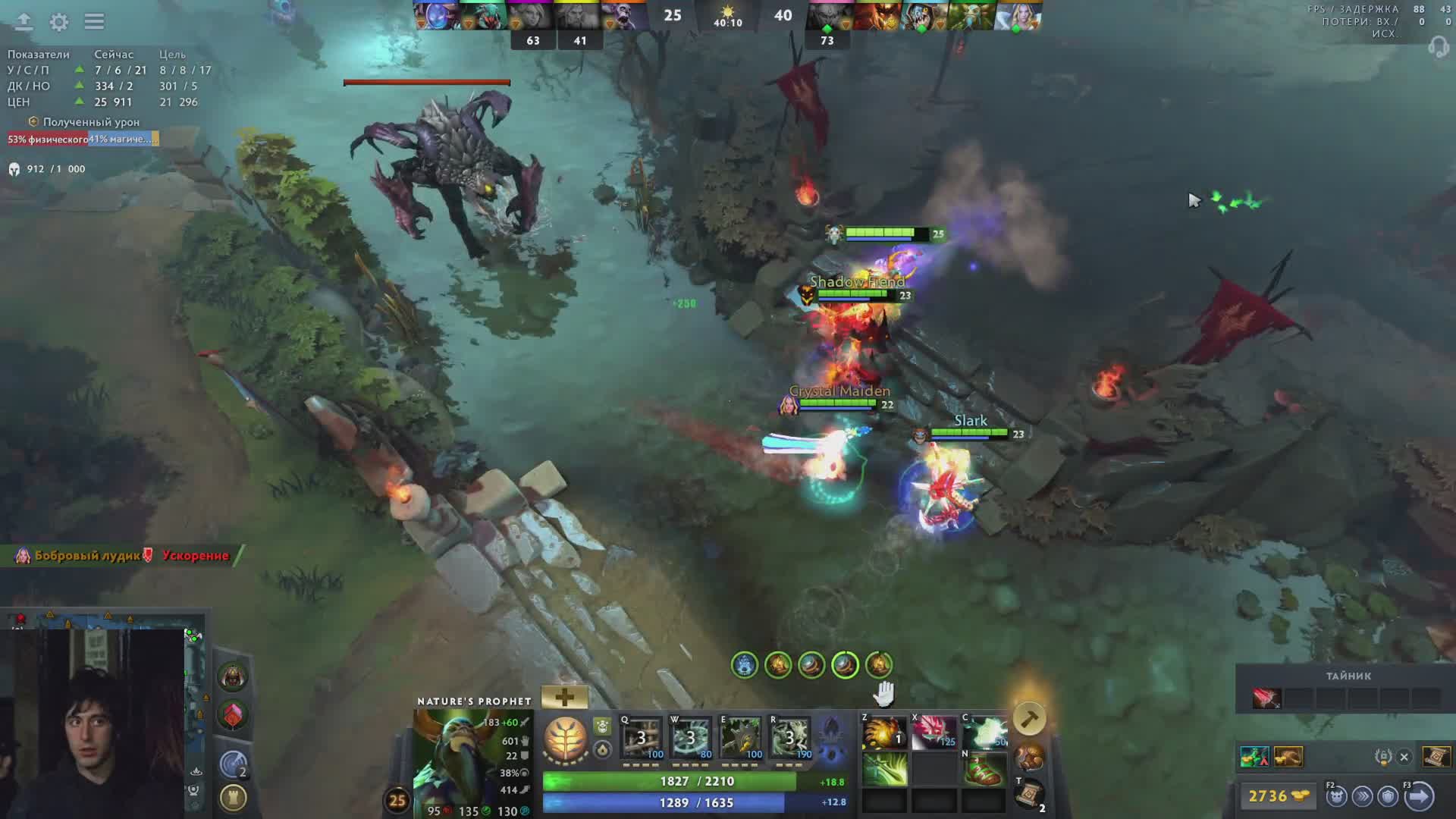Cast the Sprout ability

(x=642, y=736)
